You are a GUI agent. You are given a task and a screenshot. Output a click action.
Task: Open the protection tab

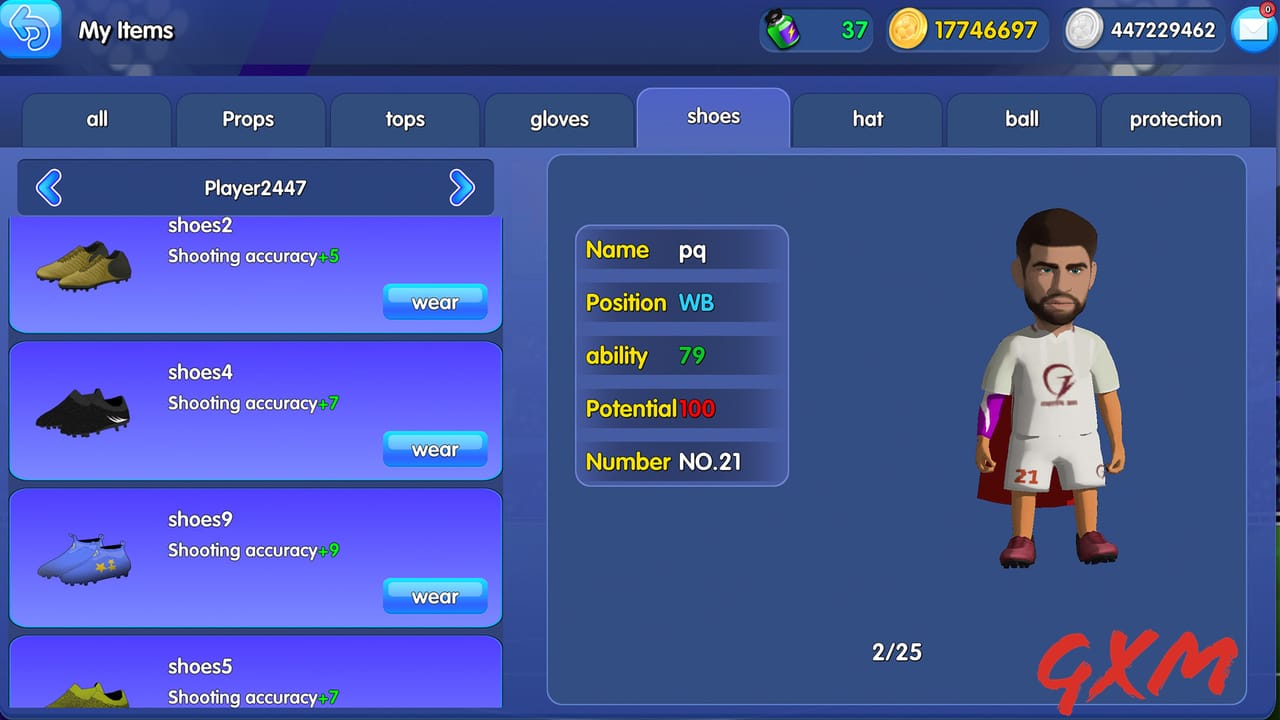1175,119
